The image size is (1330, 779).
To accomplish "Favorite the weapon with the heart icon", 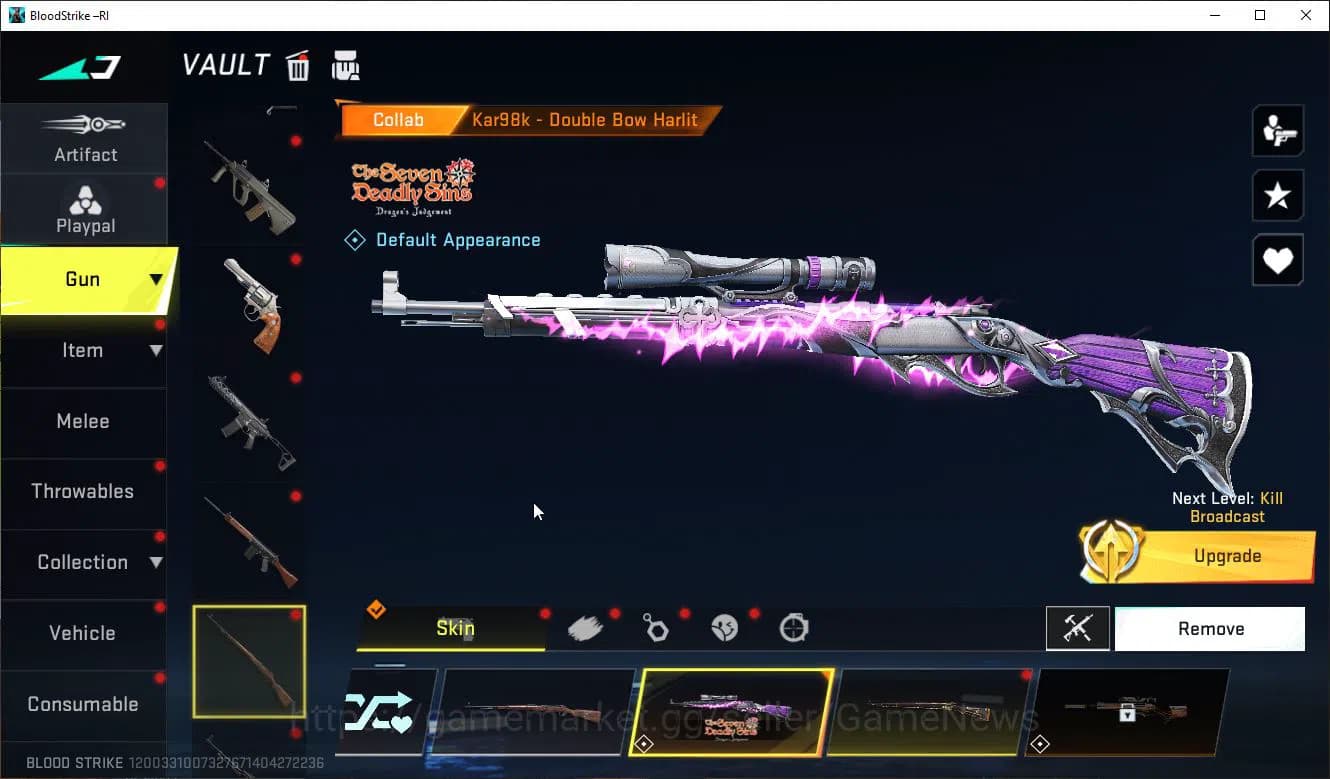I will point(1277,260).
